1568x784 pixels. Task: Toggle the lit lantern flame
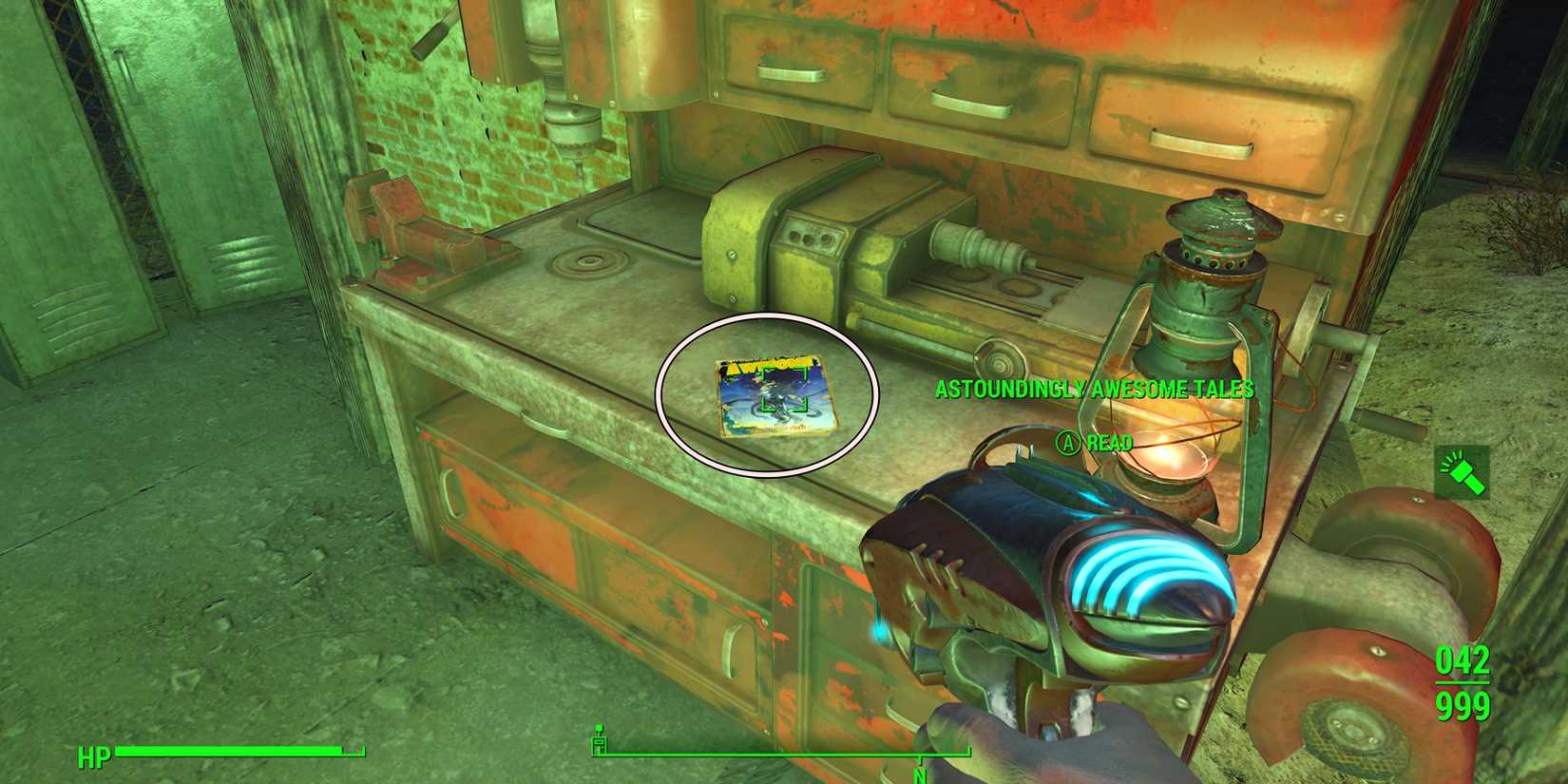tap(1174, 456)
